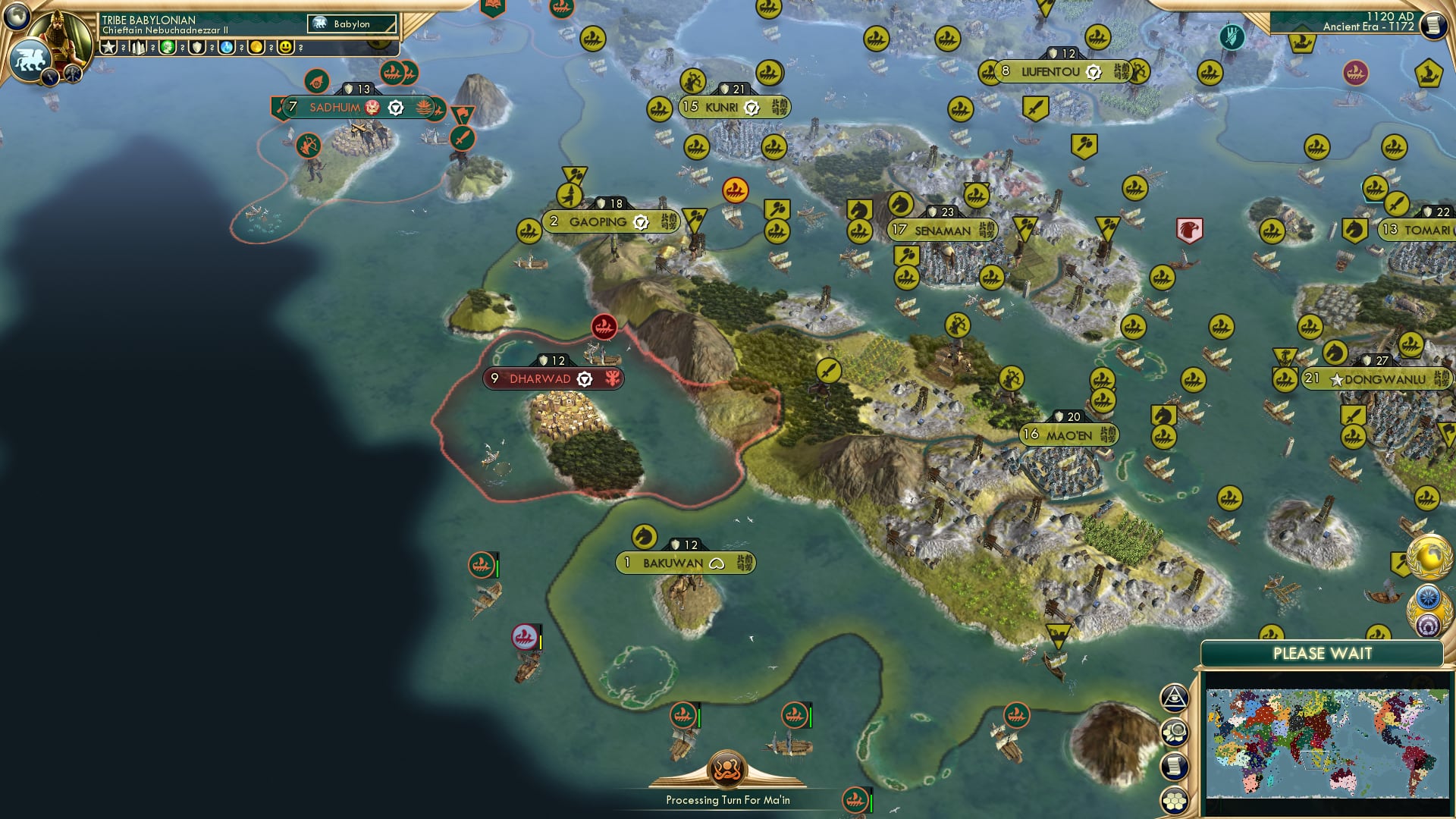Viewport: 1456px width, 819px height.
Task: Open the Civilopedia scroll icon at top right
Action: [1432, 23]
